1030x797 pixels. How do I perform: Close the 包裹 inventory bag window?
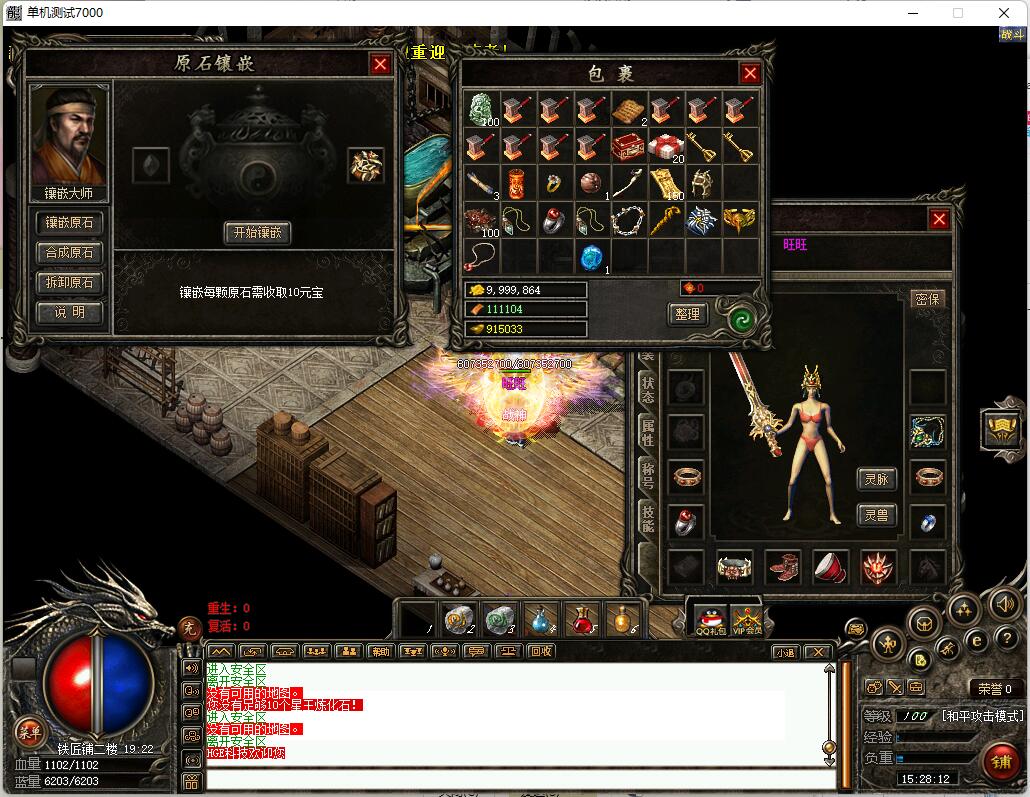(750, 73)
